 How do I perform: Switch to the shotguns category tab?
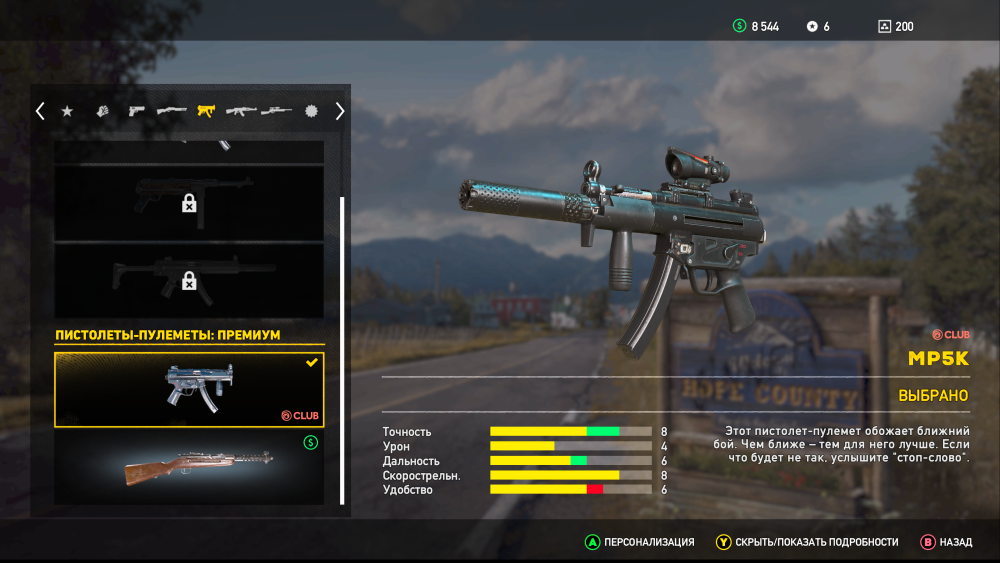pos(171,111)
